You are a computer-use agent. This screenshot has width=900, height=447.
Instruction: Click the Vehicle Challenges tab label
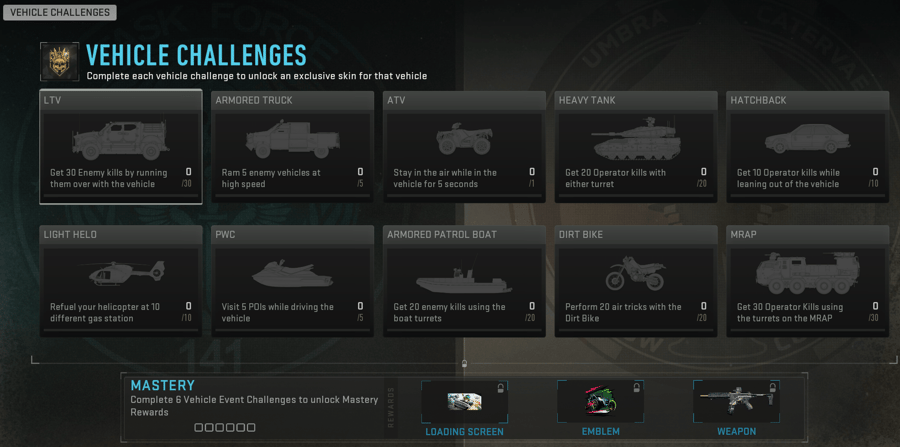(59, 13)
